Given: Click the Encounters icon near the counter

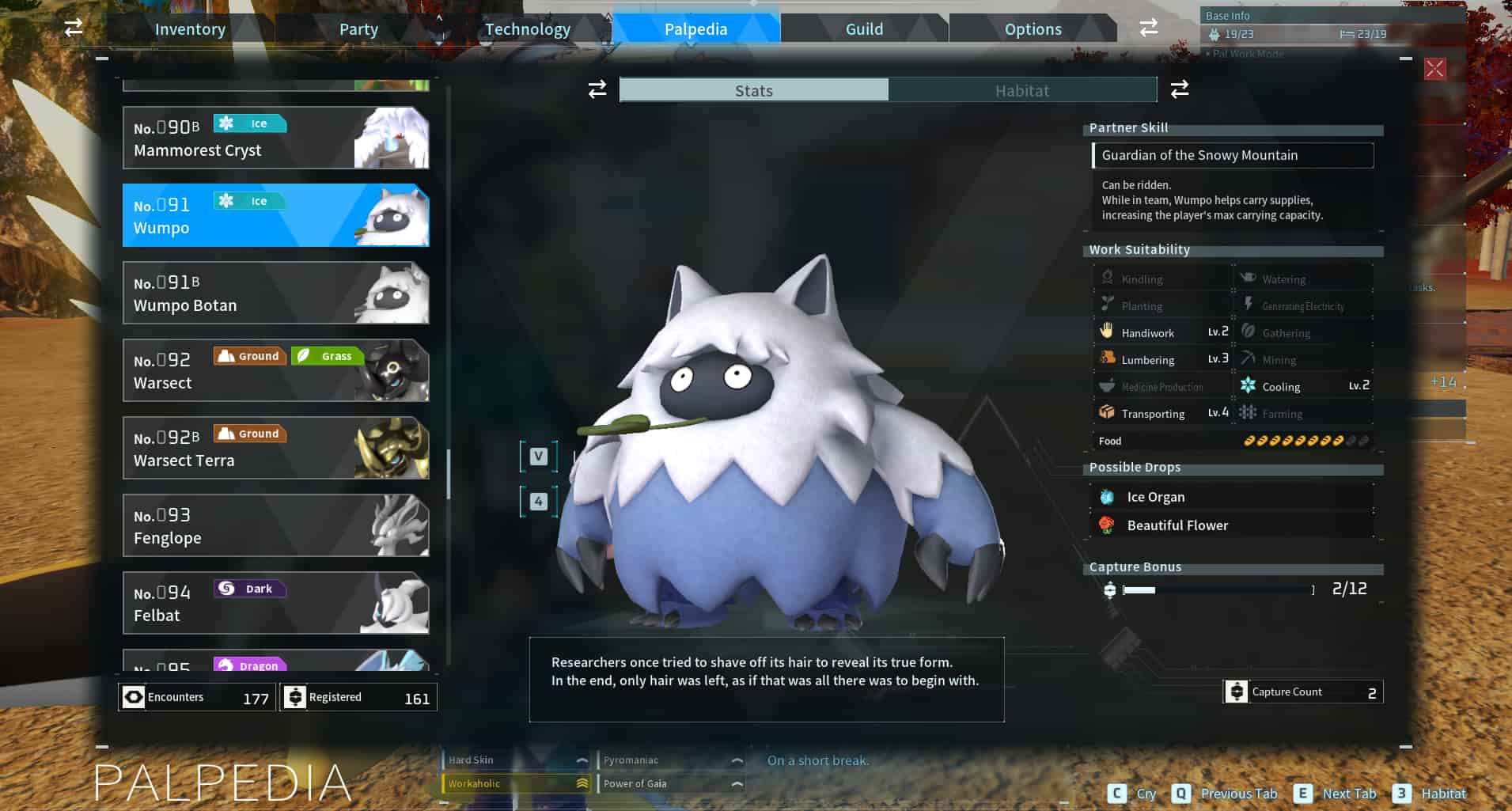Looking at the screenshot, I should [132, 696].
